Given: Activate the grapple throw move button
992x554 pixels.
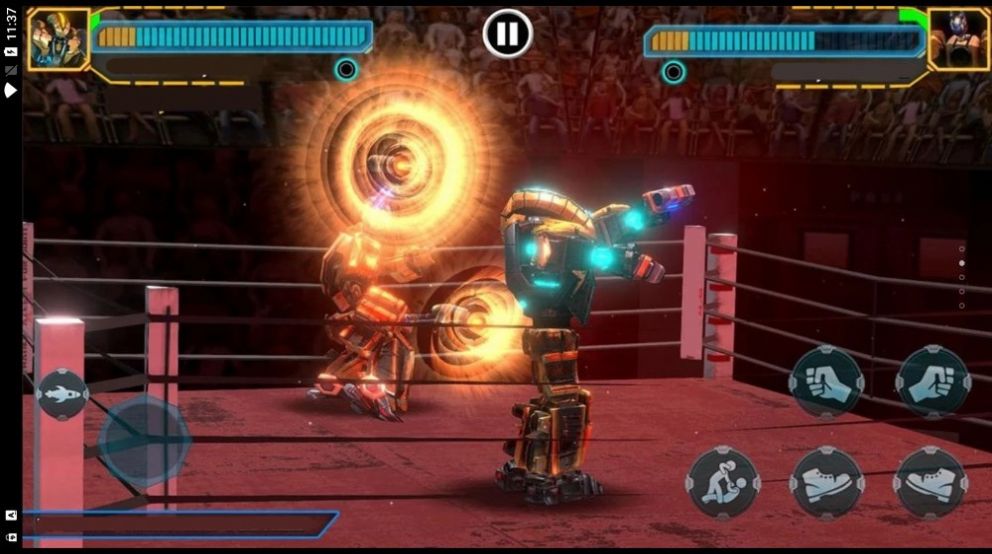Looking at the screenshot, I should [723, 483].
